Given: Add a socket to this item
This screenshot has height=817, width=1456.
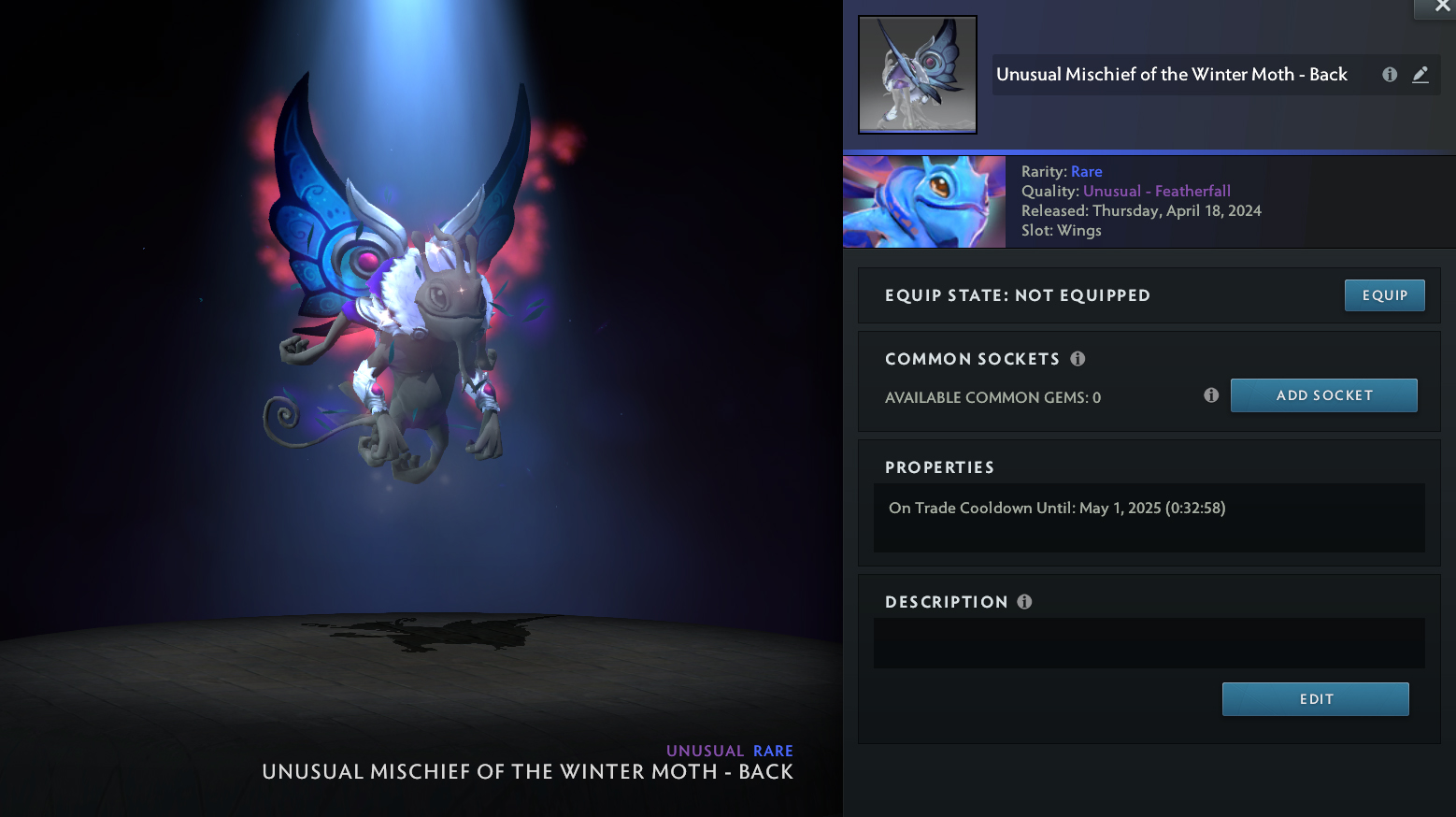Looking at the screenshot, I should (1323, 395).
